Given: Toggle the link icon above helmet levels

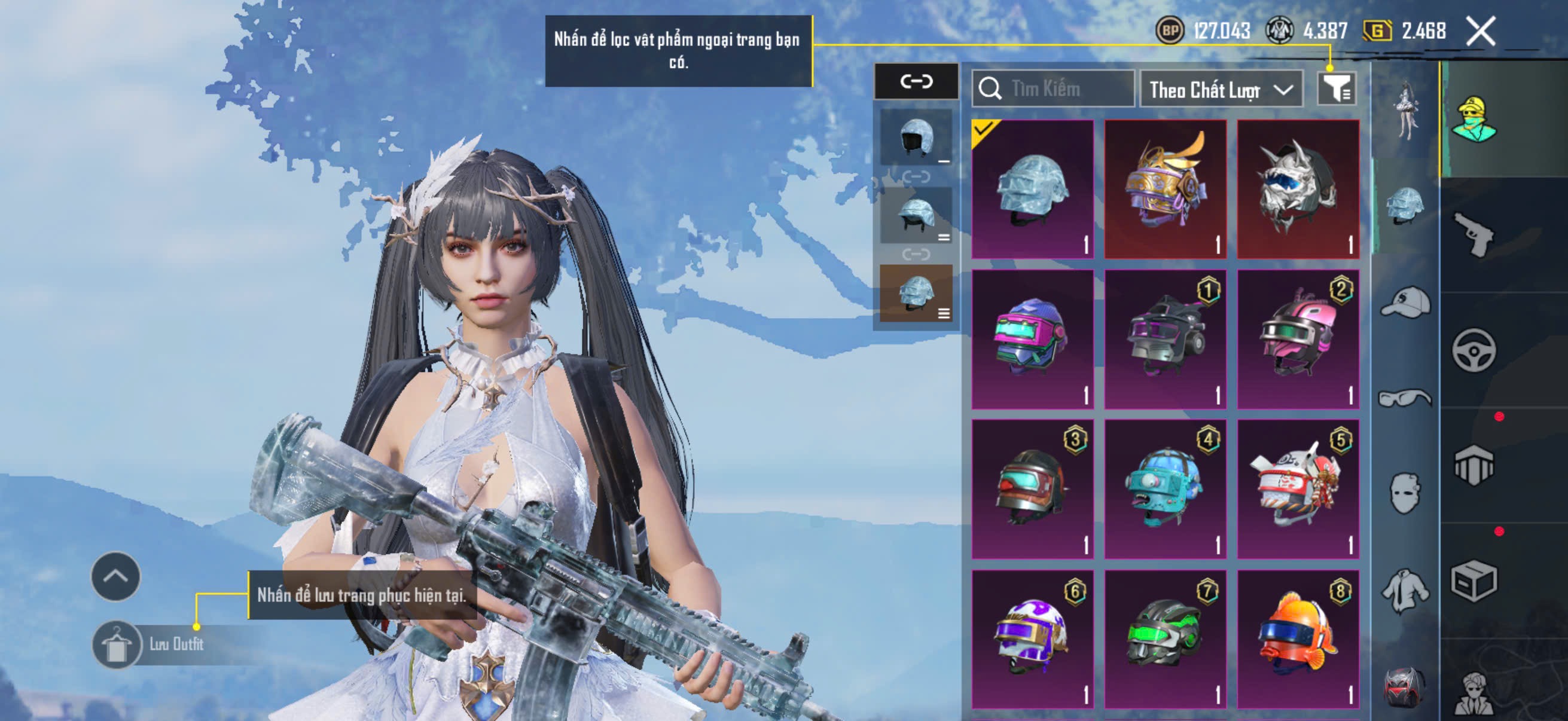Looking at the screenshot, I should [x=916, y=81].
